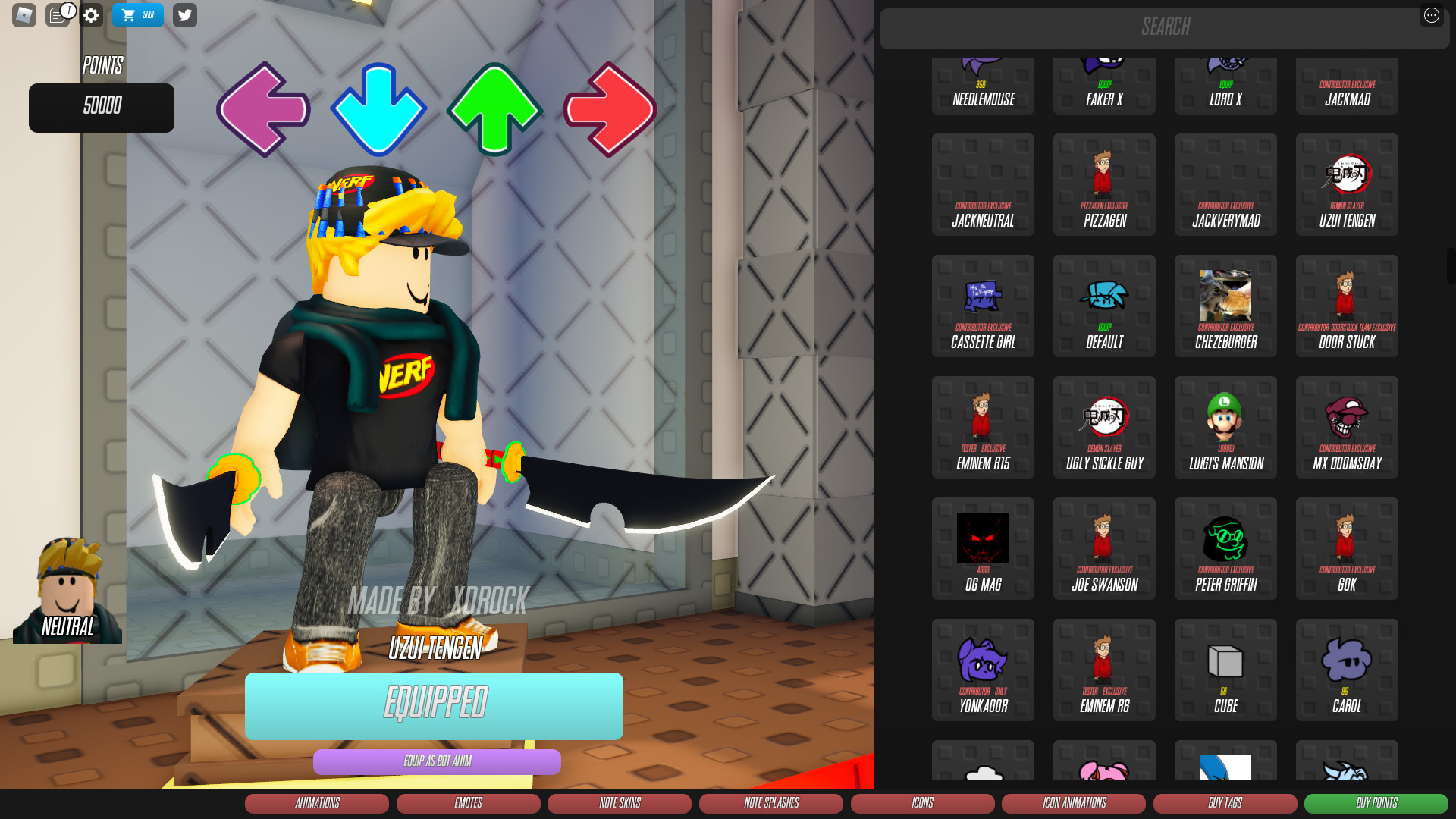Click inside the Search field
Image resolution: width=1456 pixels, height=819 pixels.
(x=1165, y=28)
